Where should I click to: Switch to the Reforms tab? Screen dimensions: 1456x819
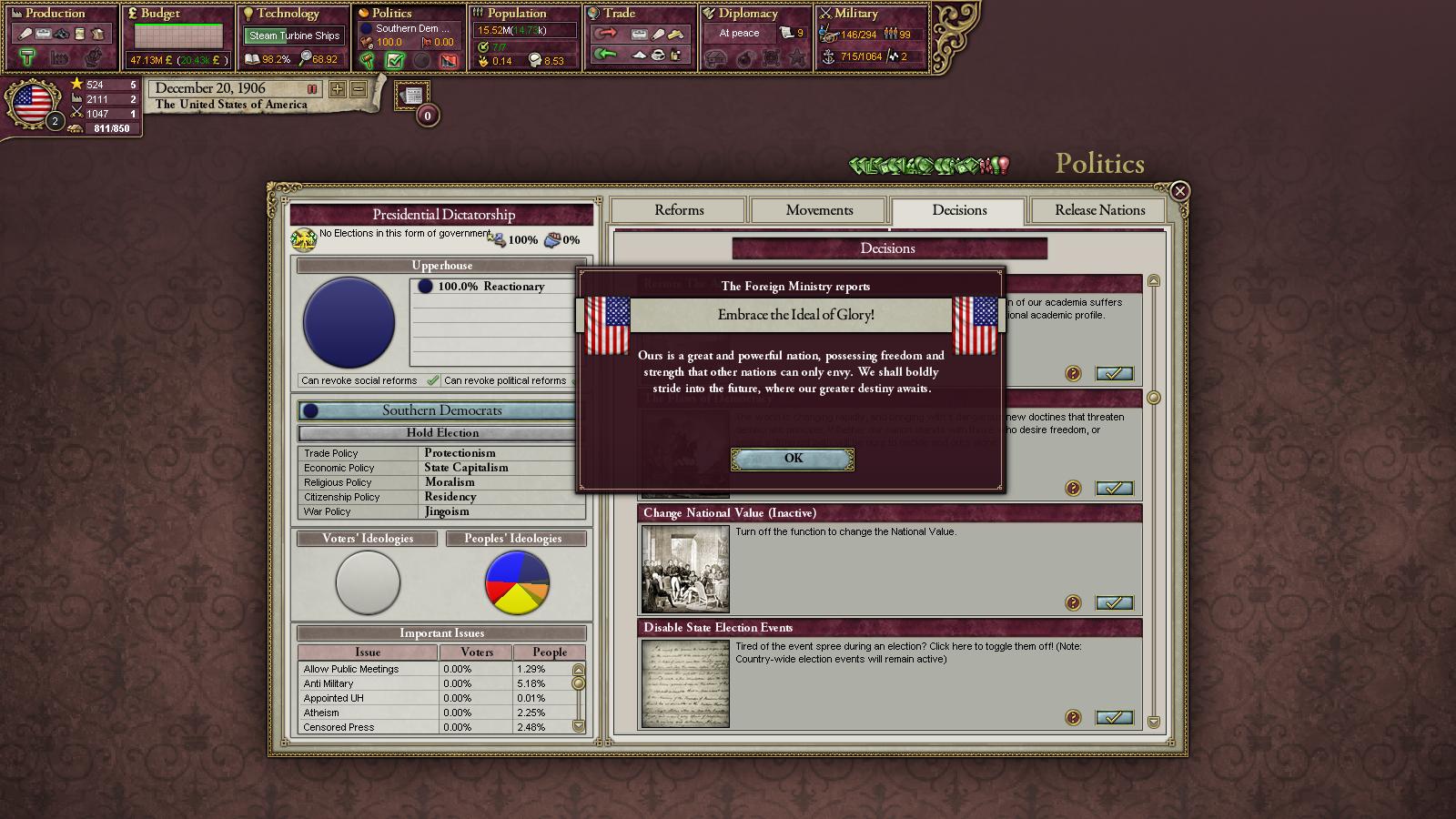(x=679, y=210)
